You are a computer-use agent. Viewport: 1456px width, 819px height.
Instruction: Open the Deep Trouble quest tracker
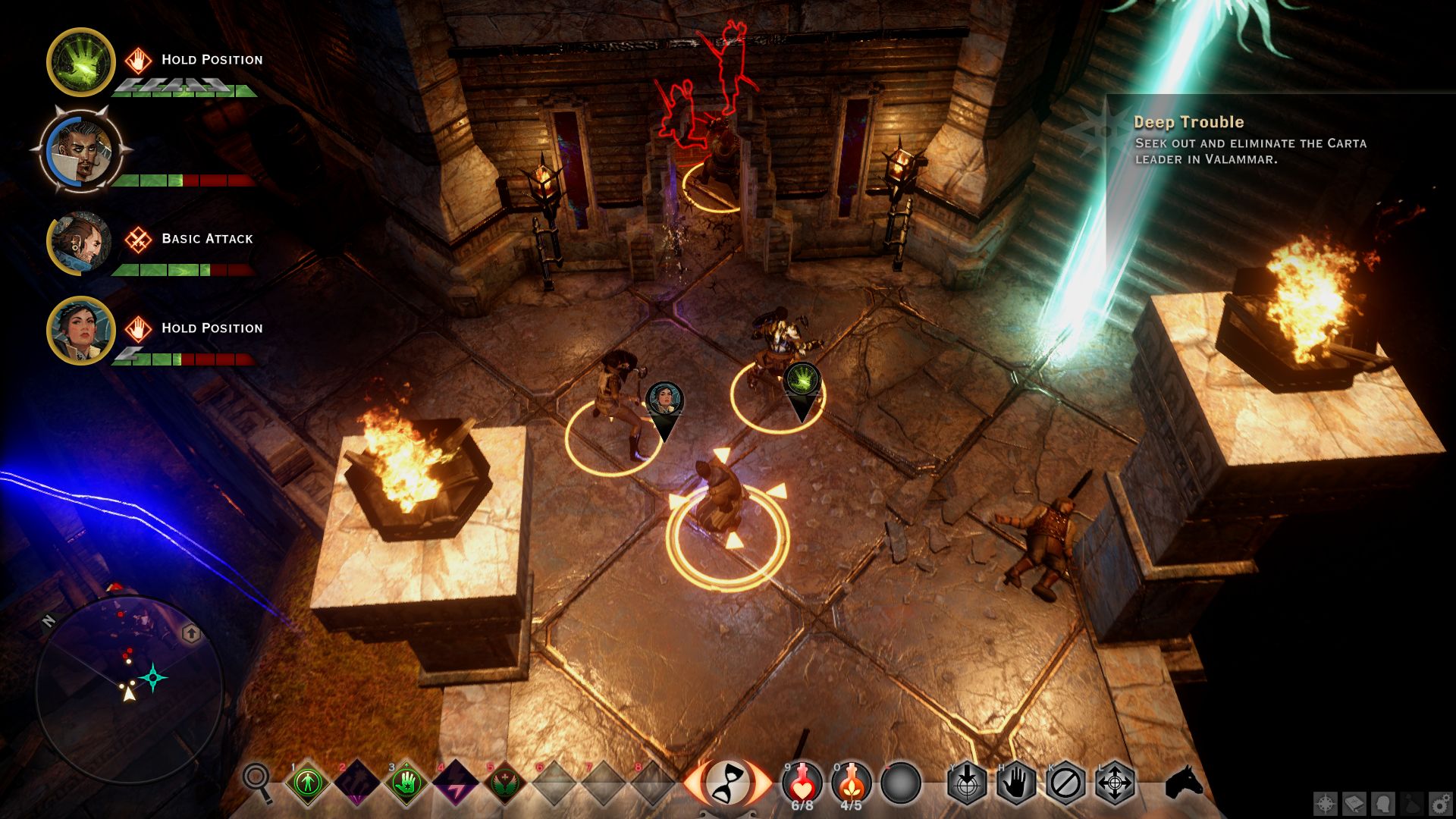[1250, 140]
